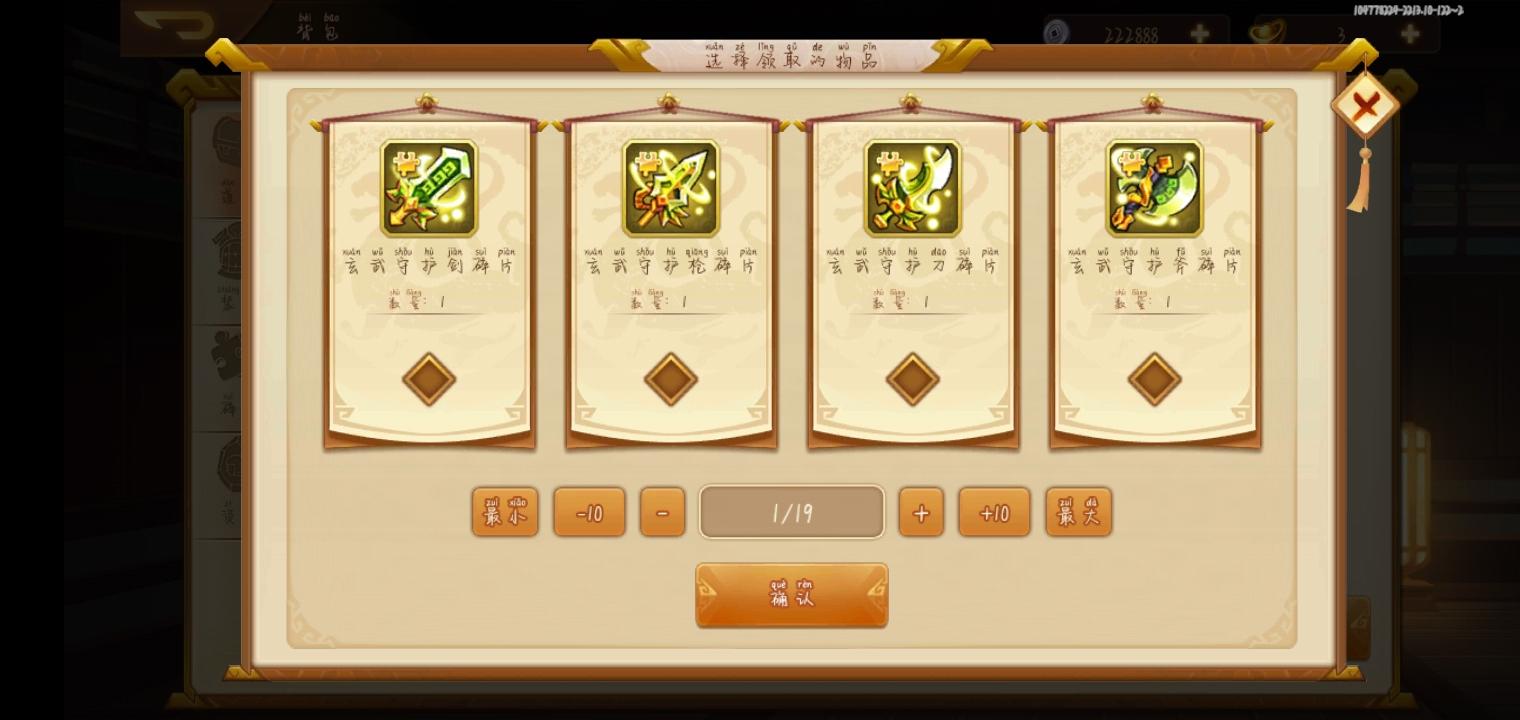Select the 玄武守护刀碎片 blade fragment icon
The width and height of the screenshot is (1520, 720).
coord(912,187)
